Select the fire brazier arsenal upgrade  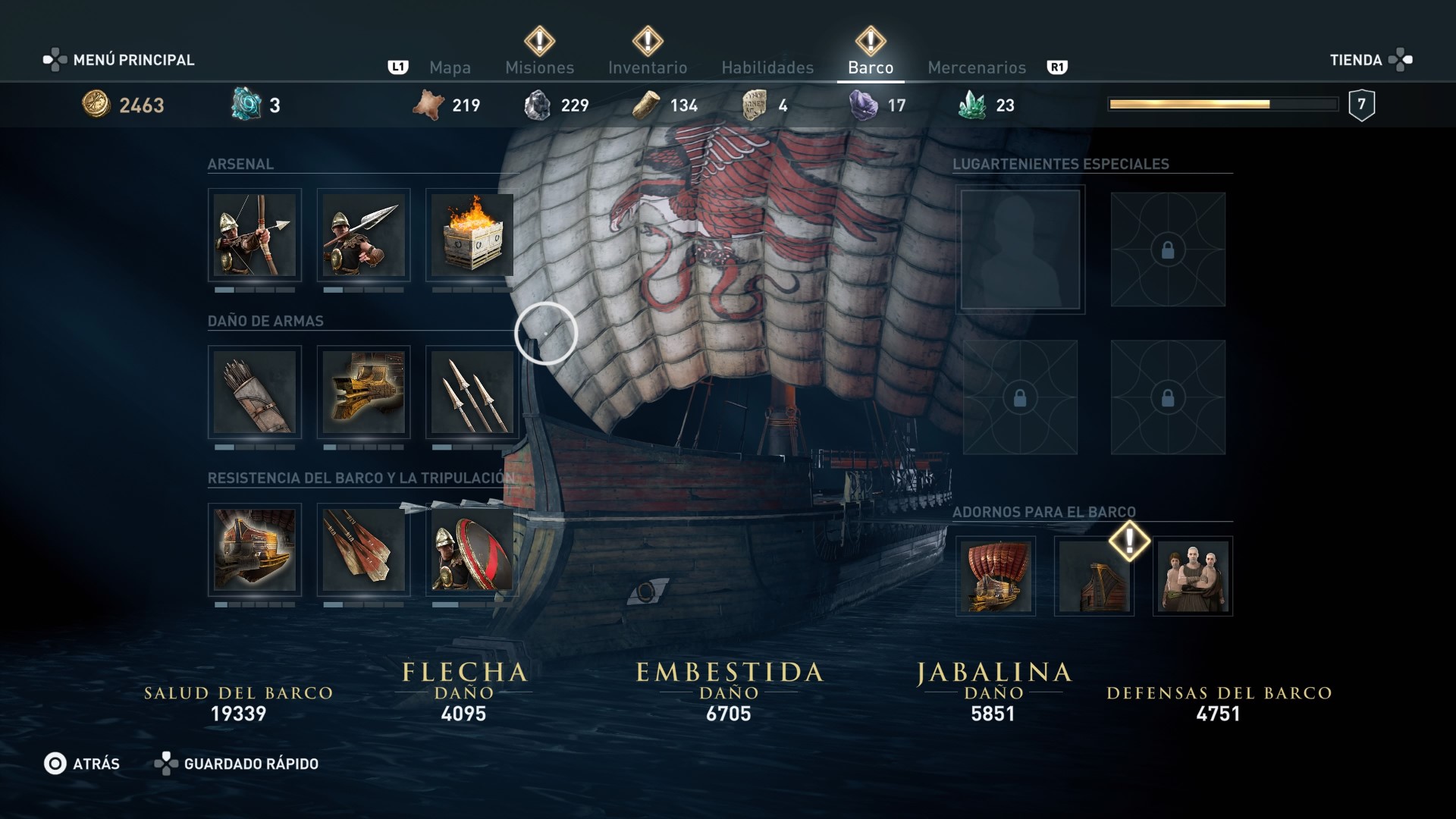(x=472, y=235)
